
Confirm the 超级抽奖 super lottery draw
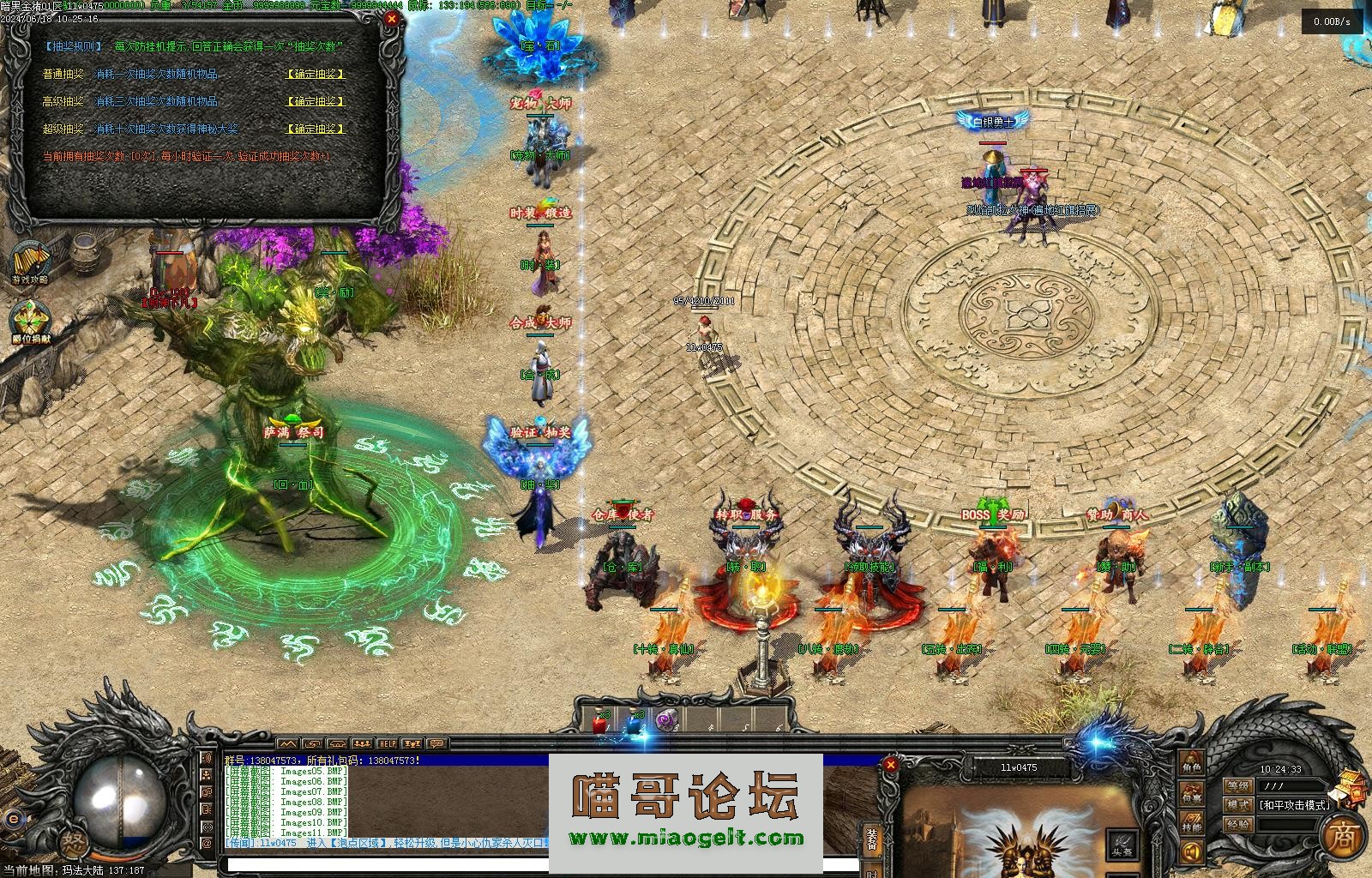click(316, 129)
